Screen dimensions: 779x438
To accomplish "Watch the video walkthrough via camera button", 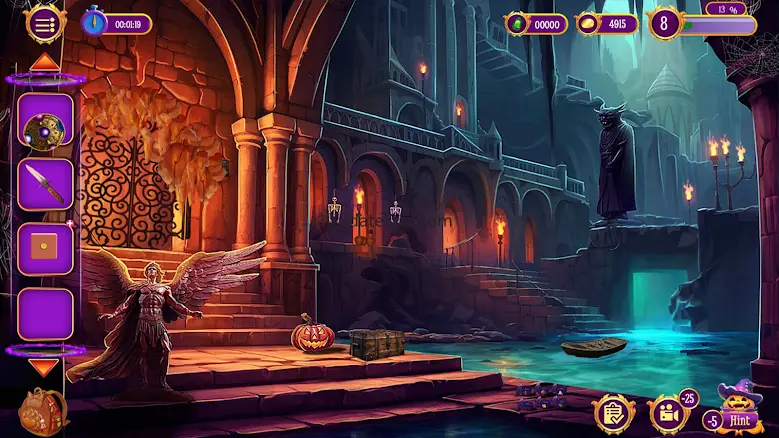I will click(x=668, y=413).
